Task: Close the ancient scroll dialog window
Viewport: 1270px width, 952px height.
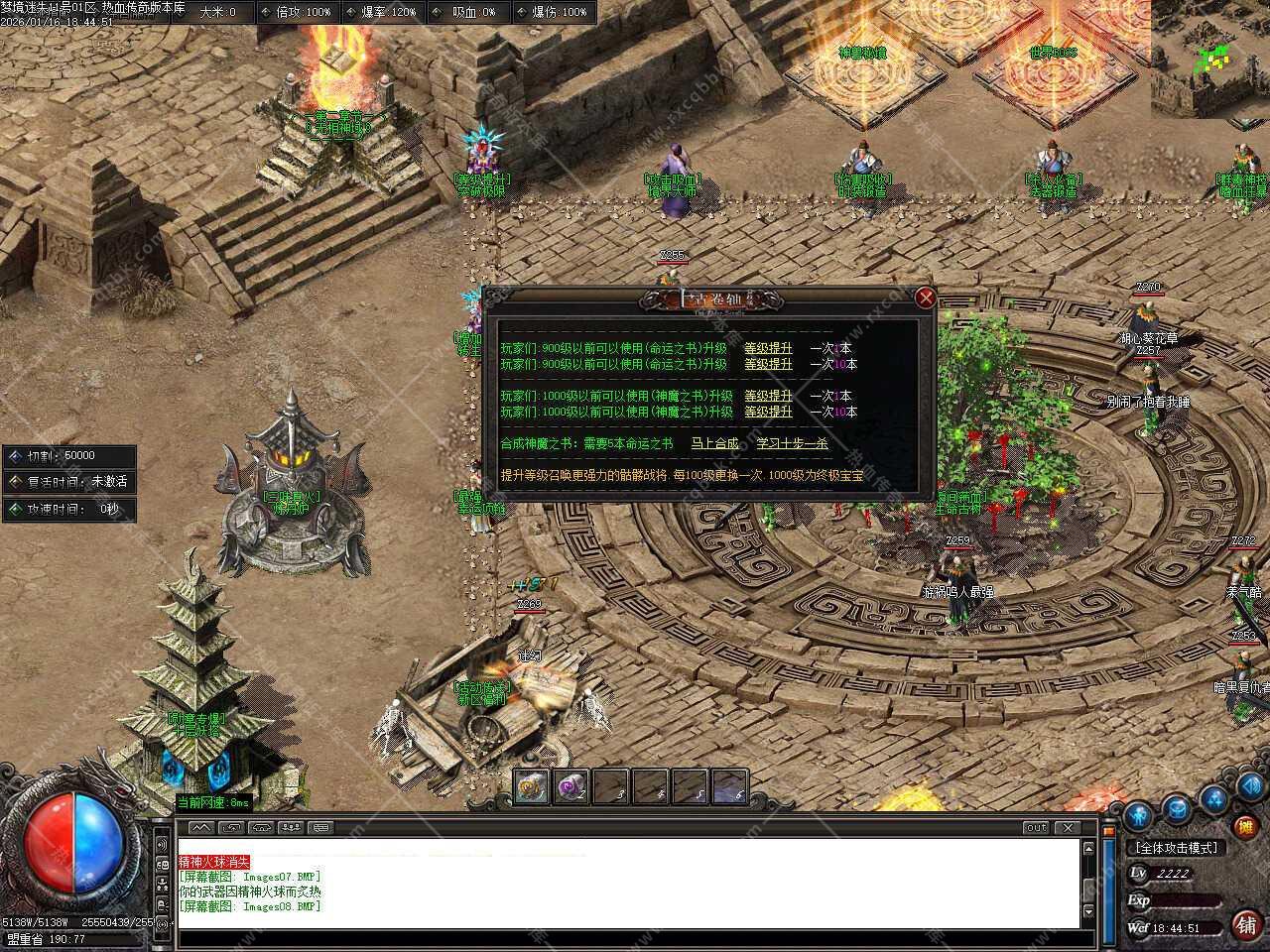Action: (x=926, y=297)
